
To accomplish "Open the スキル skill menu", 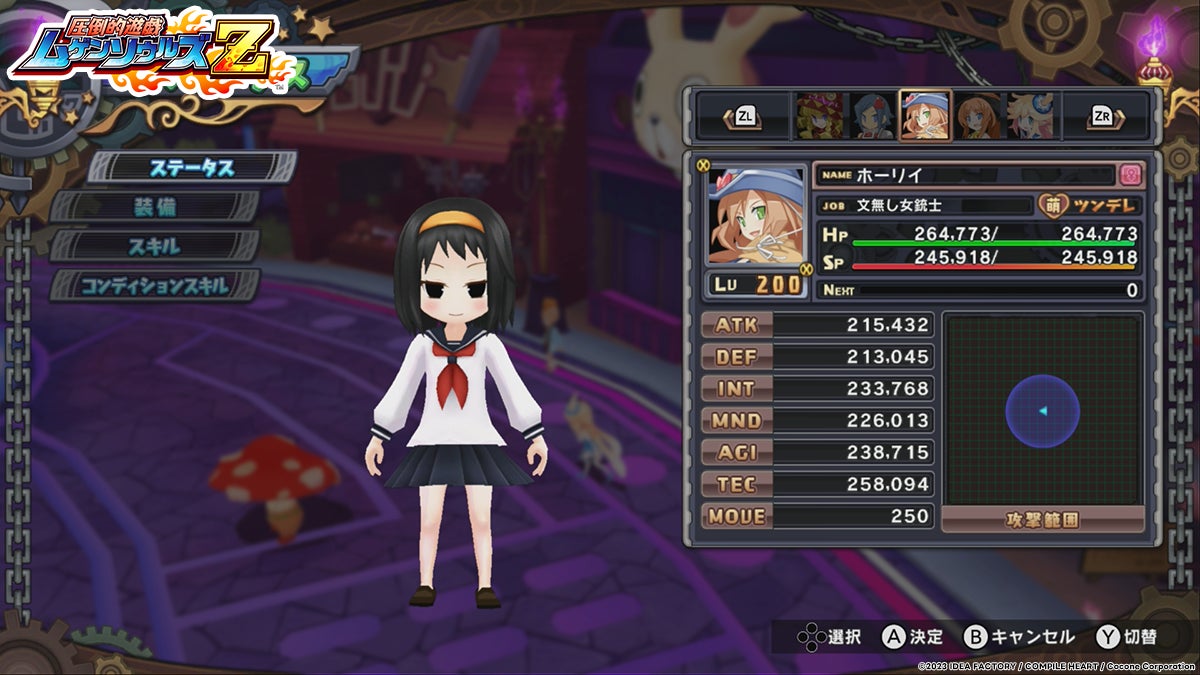I will tap(155, 246).
